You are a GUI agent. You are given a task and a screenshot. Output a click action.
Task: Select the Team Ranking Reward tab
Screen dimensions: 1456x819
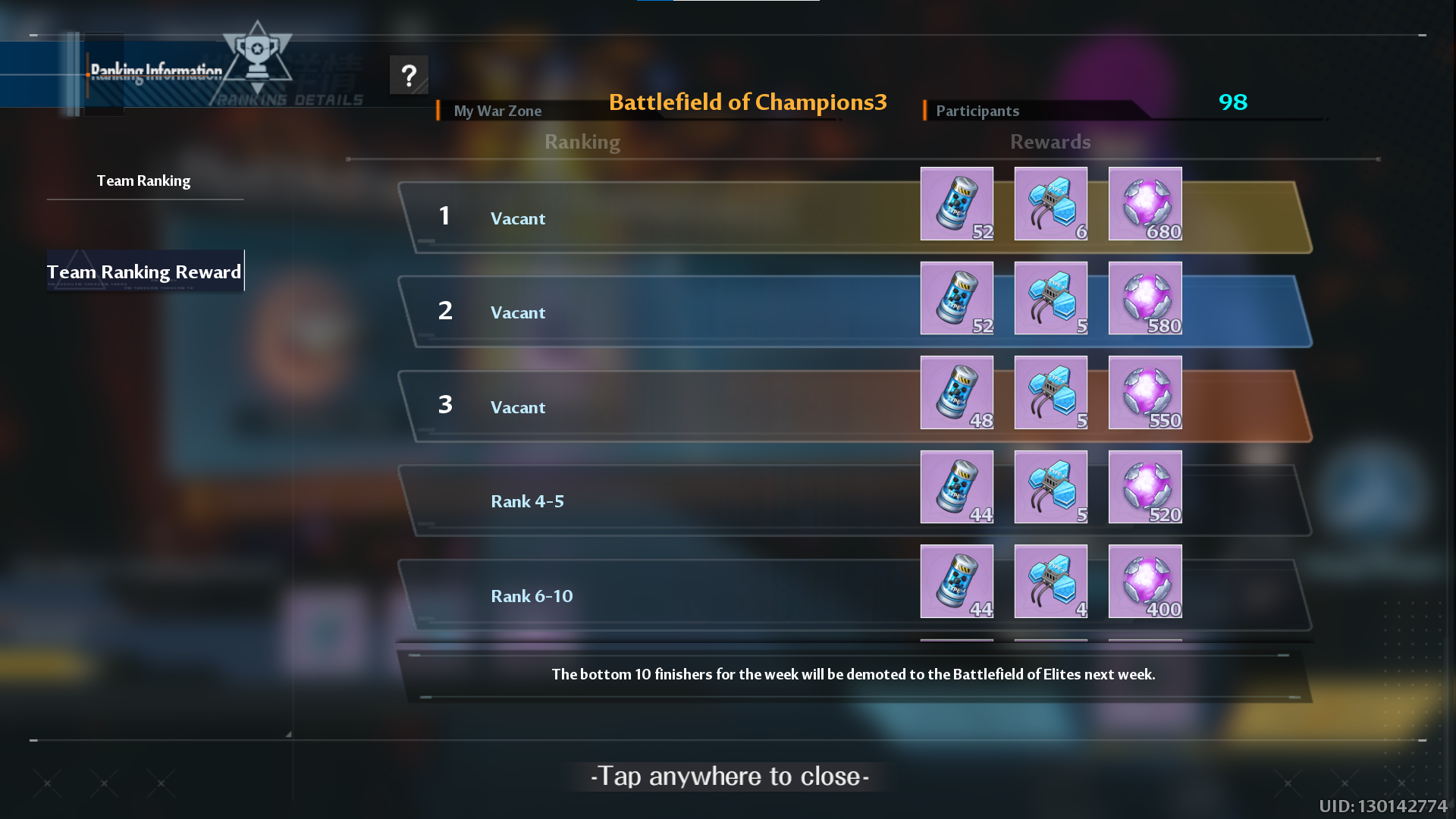pyautogui.click(x=144, y=271)
